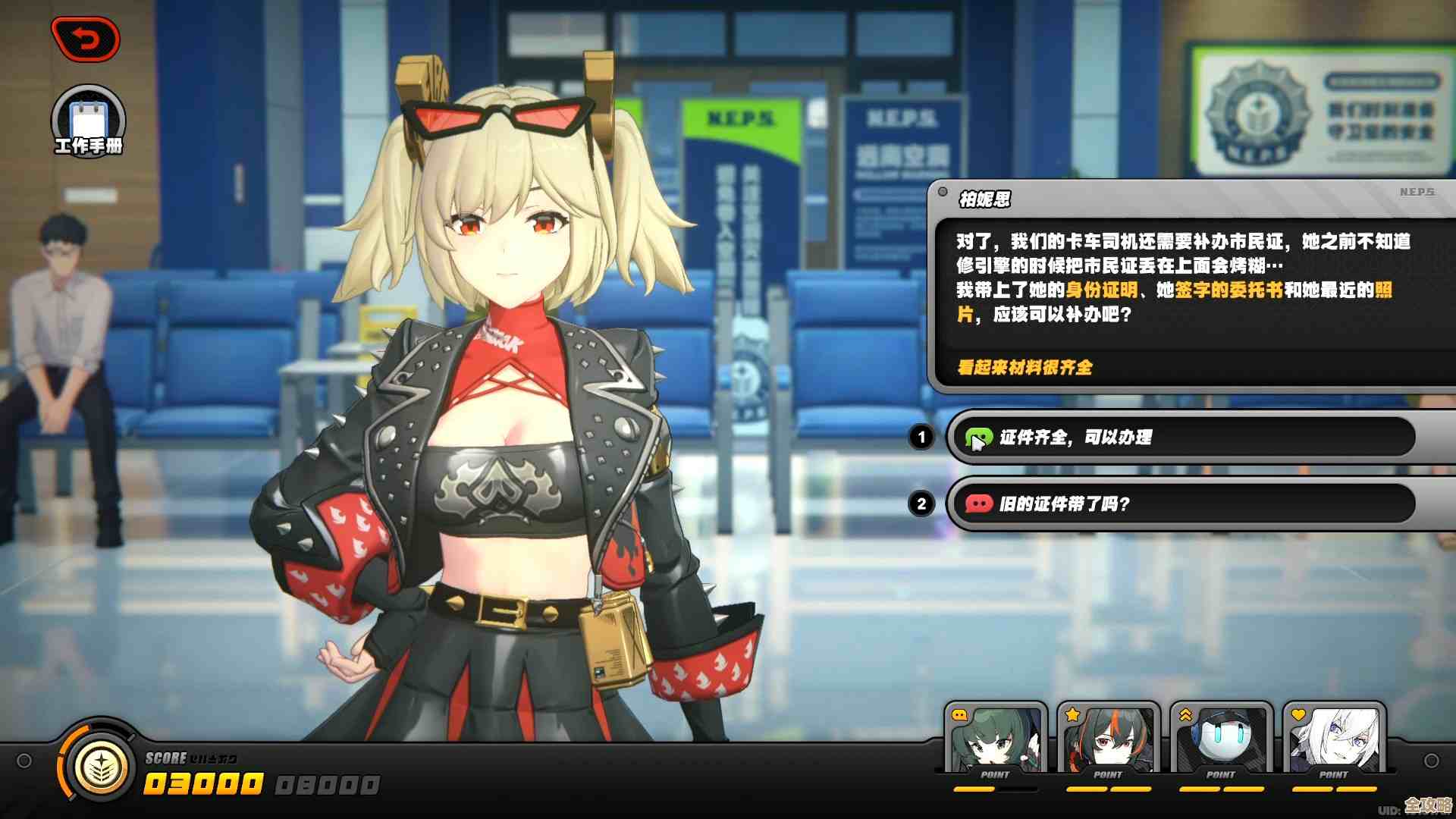Select the white-haired character portrait

1334,739
